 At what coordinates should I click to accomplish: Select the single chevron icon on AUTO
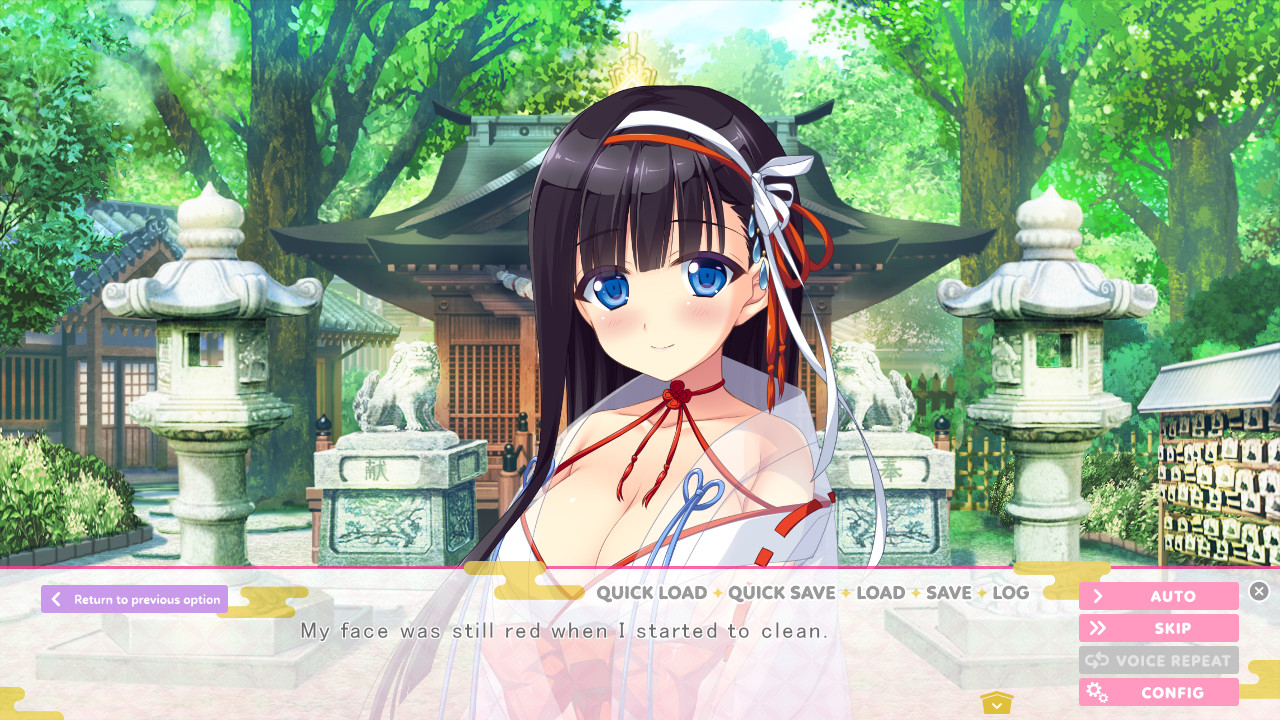coord(1098,596)
